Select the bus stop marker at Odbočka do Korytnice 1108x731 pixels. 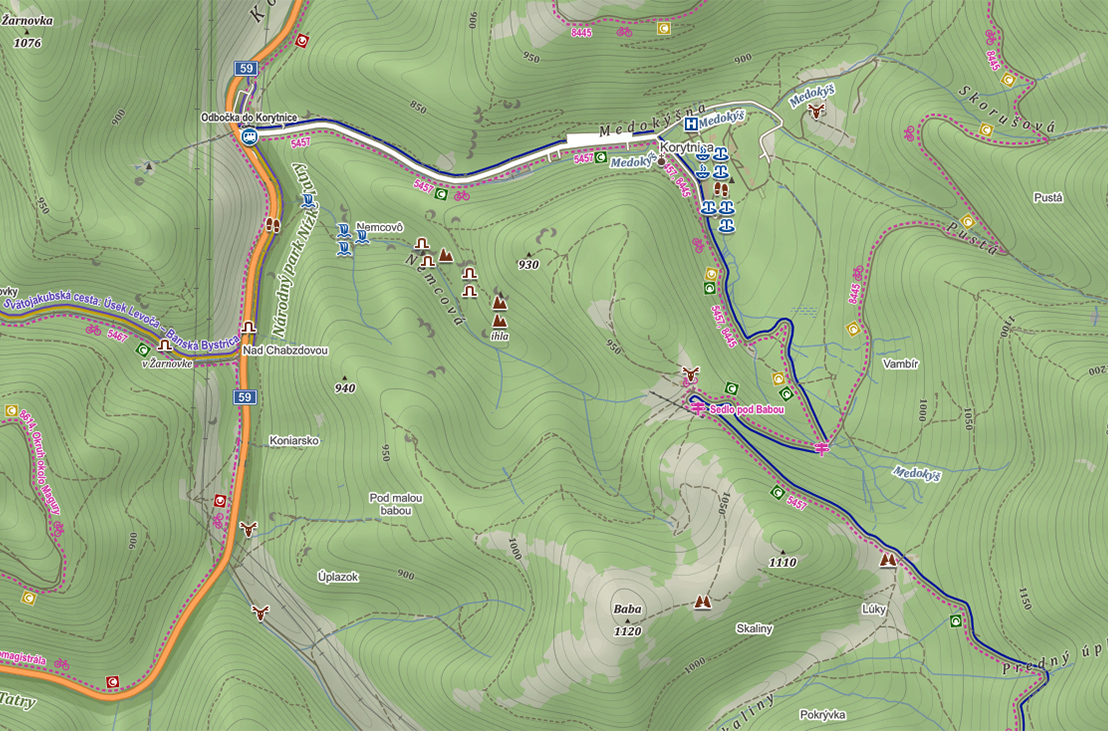(249, 136)
